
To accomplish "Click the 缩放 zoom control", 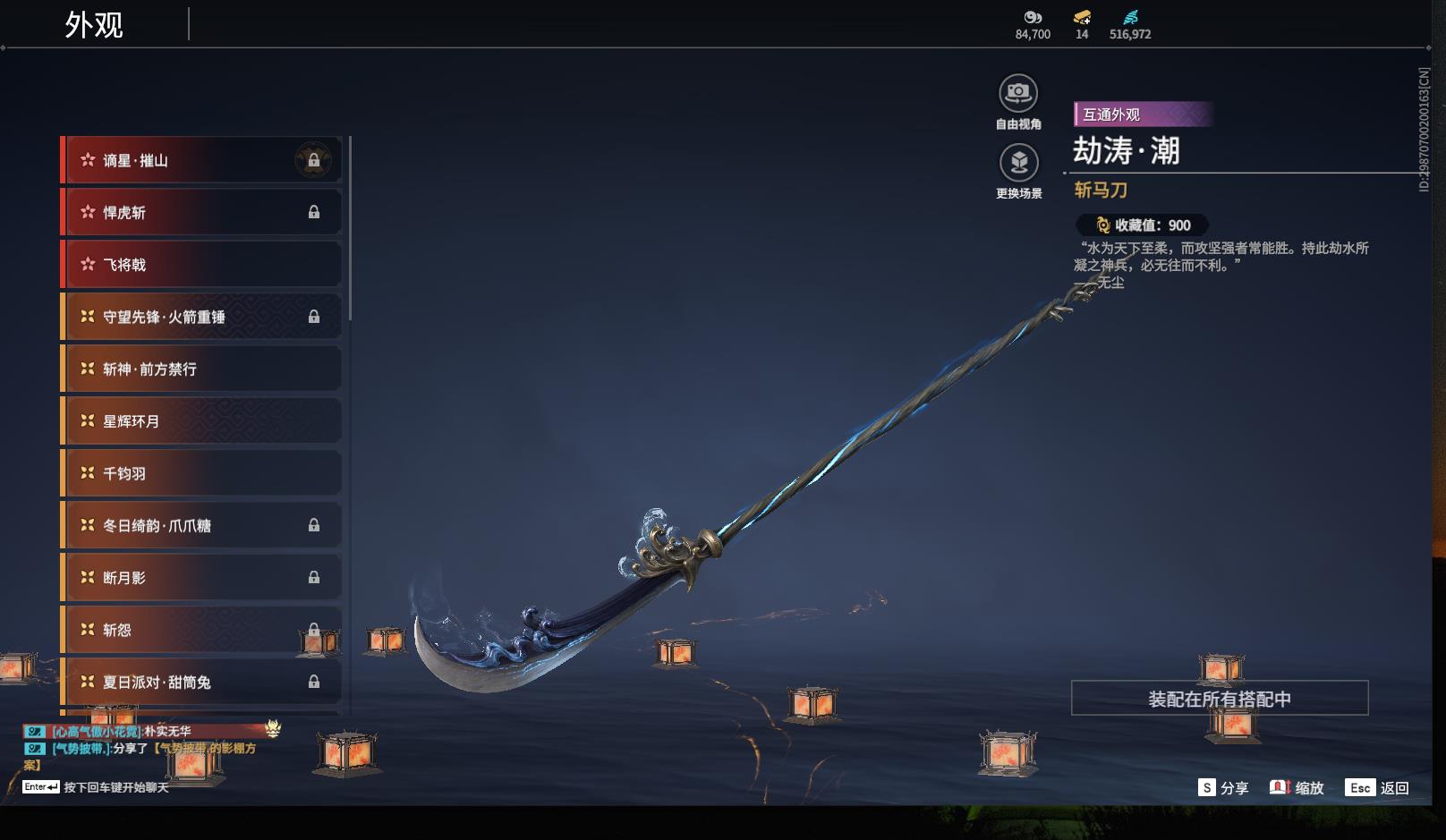I will tap(1297, 788).
